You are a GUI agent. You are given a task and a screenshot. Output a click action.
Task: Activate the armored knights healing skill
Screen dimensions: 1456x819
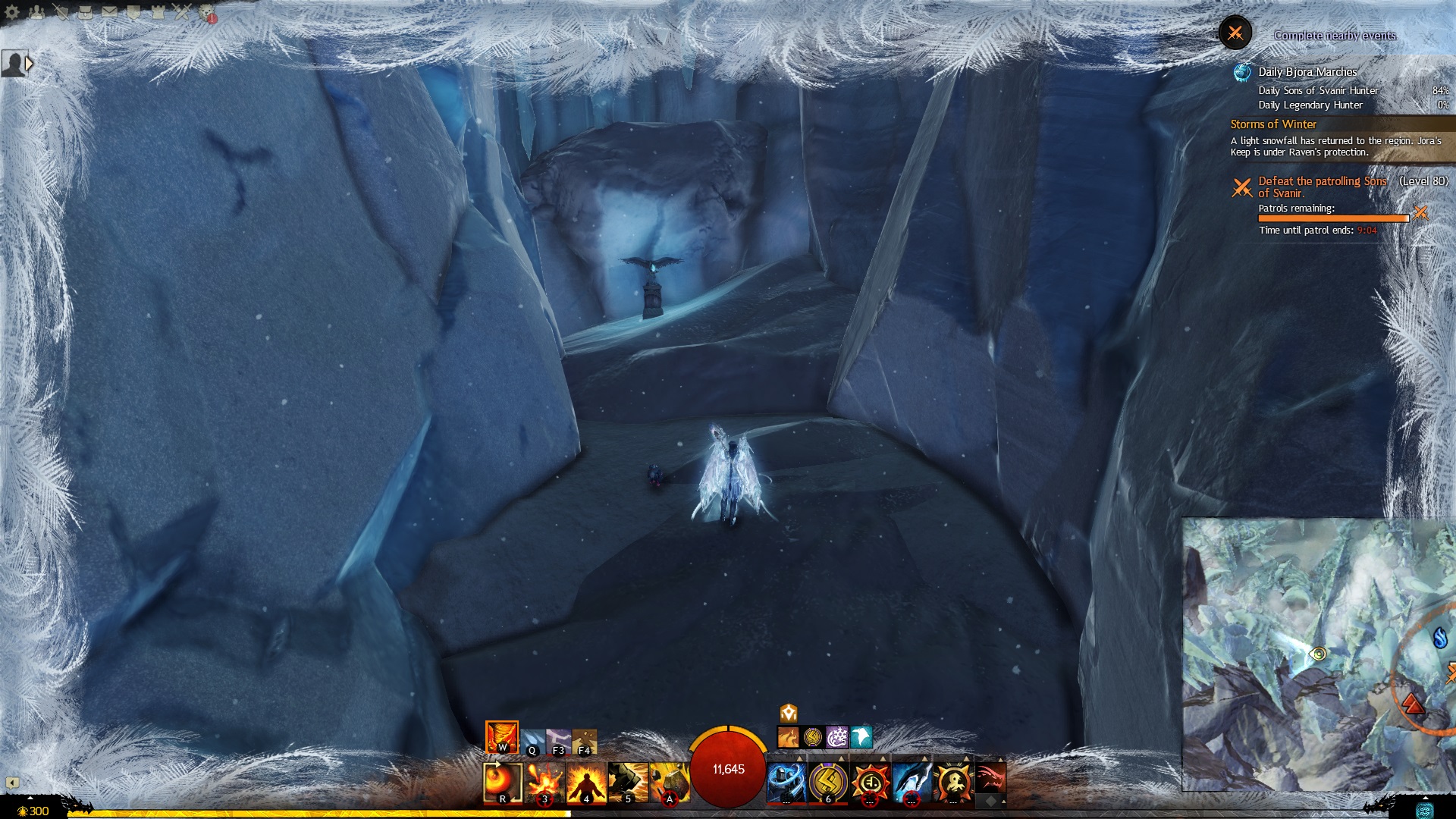(786, 782)
